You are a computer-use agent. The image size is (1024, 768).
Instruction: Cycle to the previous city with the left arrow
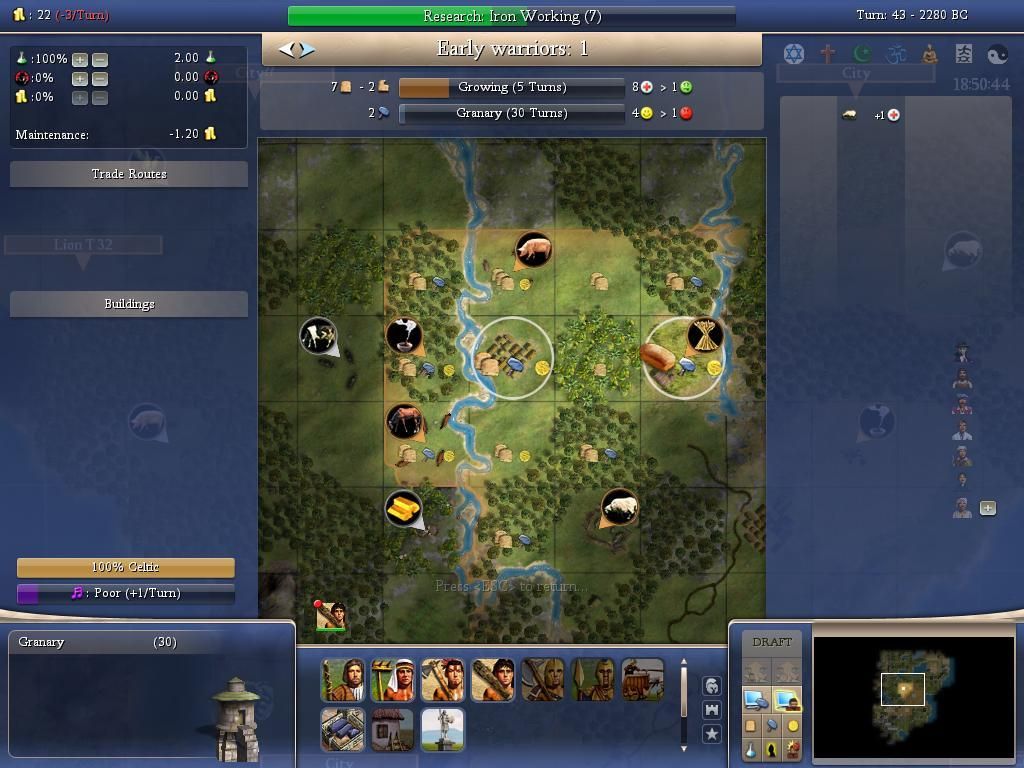tap(286, 49)
